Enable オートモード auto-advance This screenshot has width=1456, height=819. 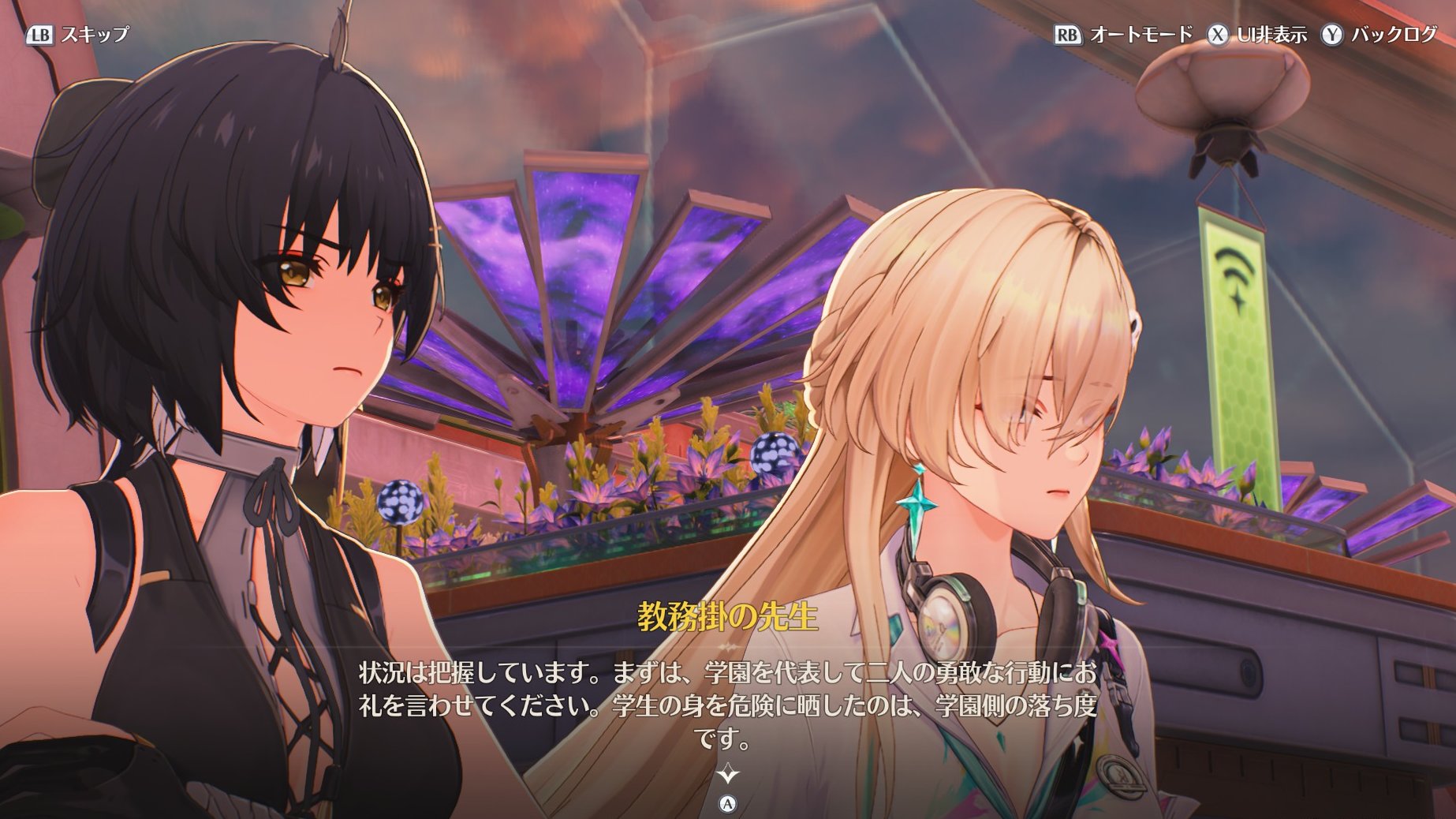(1140, 35)
